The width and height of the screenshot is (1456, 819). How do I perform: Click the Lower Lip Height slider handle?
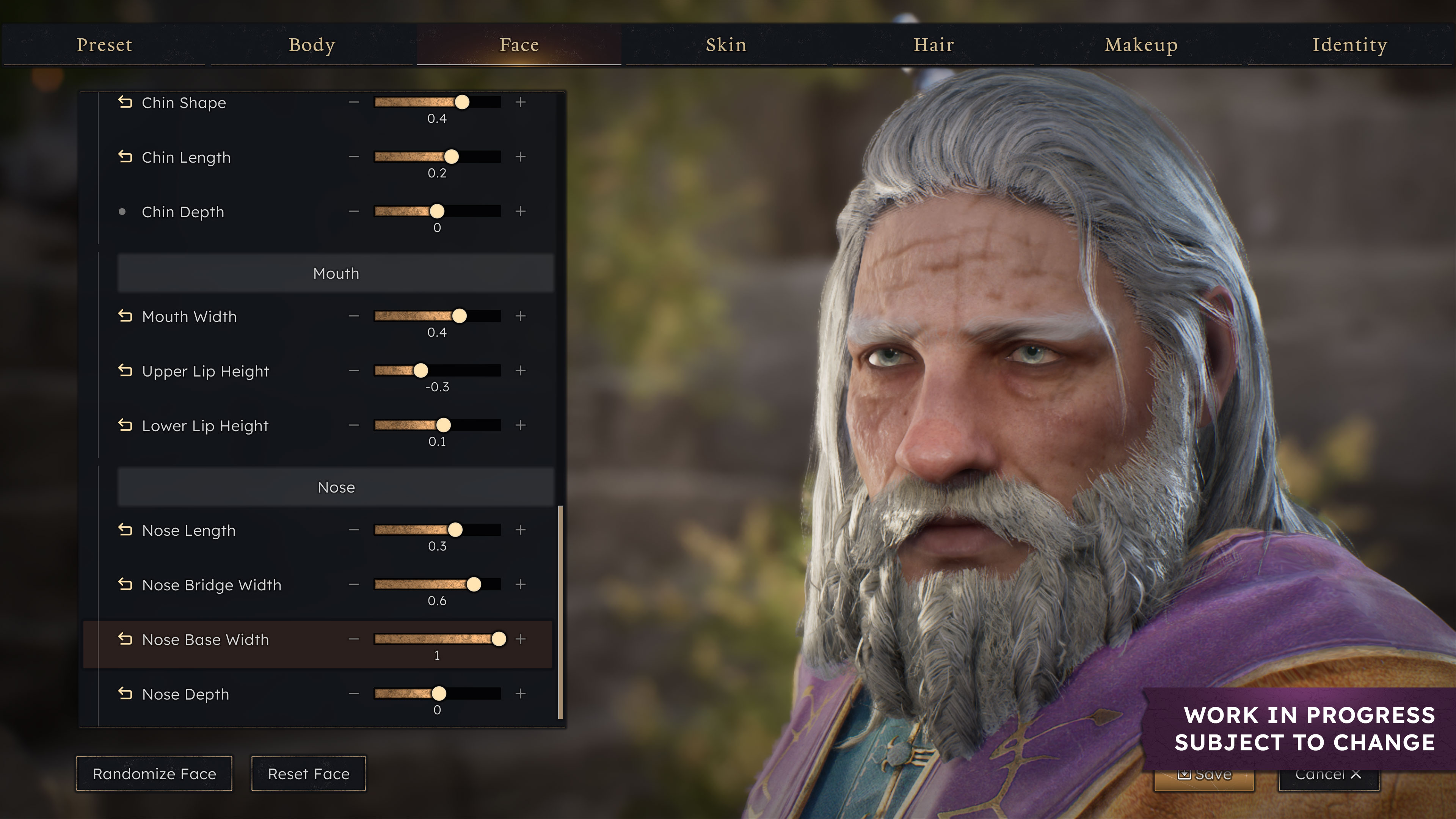444,425
